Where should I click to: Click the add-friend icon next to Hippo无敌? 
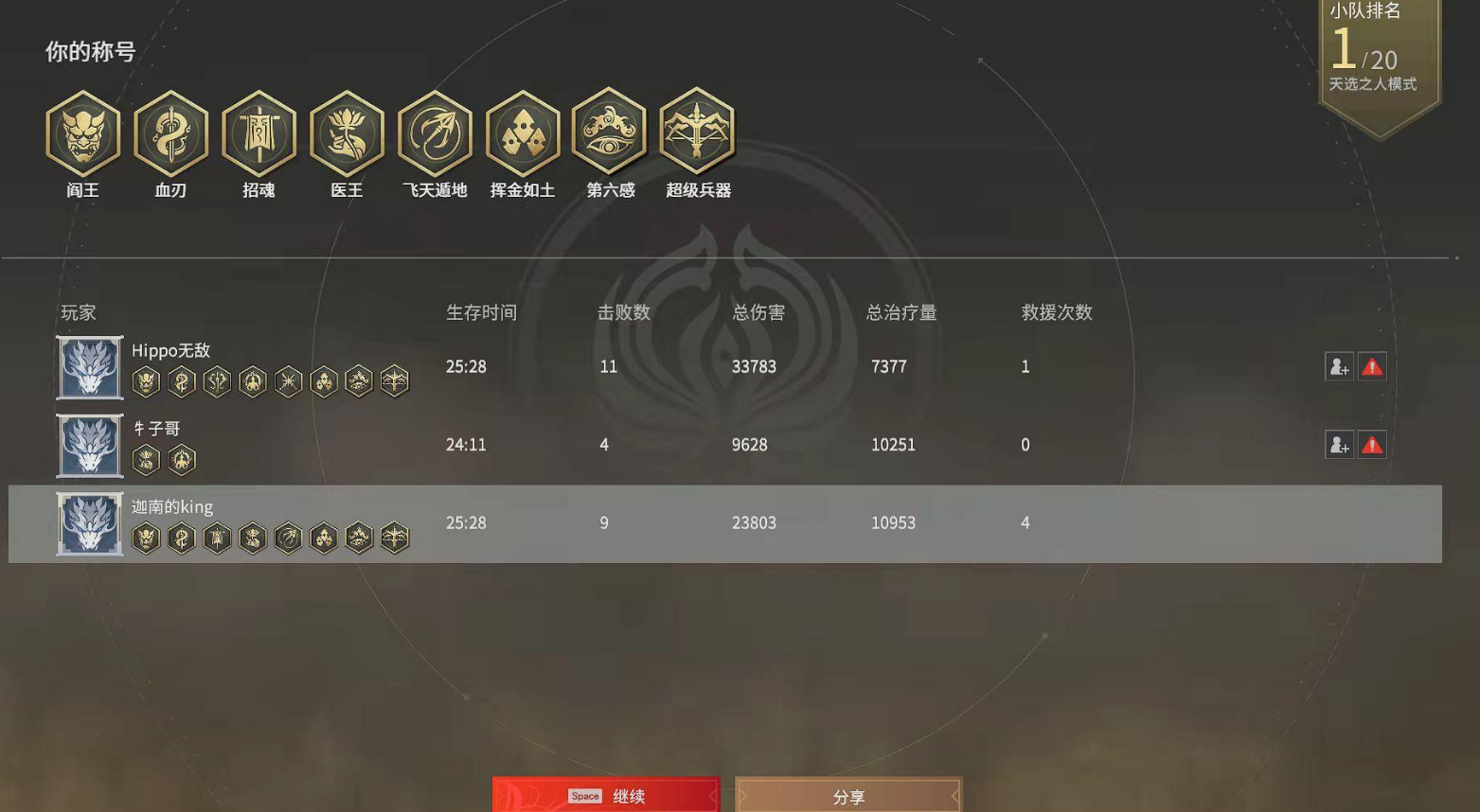(x=1339, y=367)
